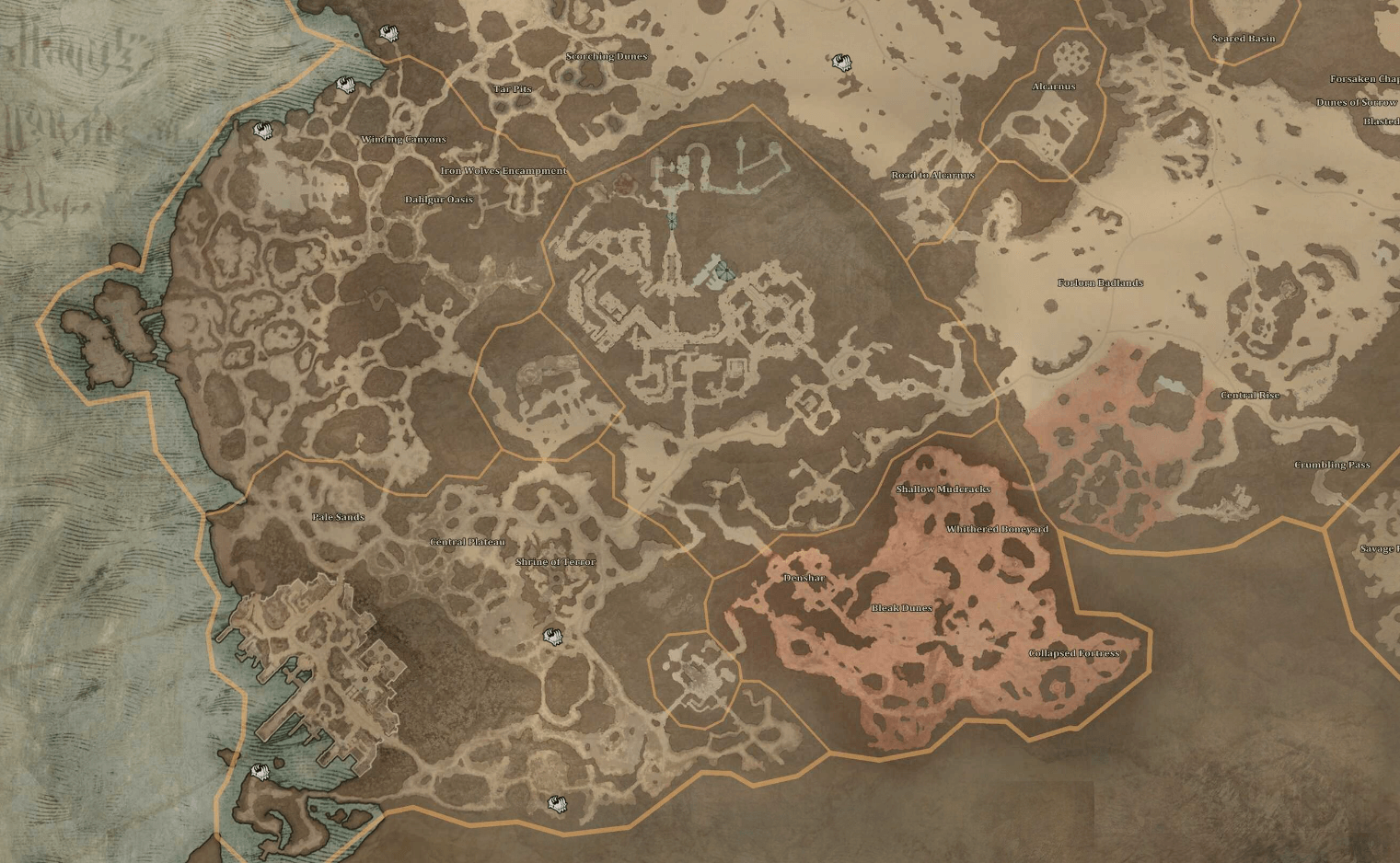Select the stronghold marker at the bottom map edge

pos(557,804)
